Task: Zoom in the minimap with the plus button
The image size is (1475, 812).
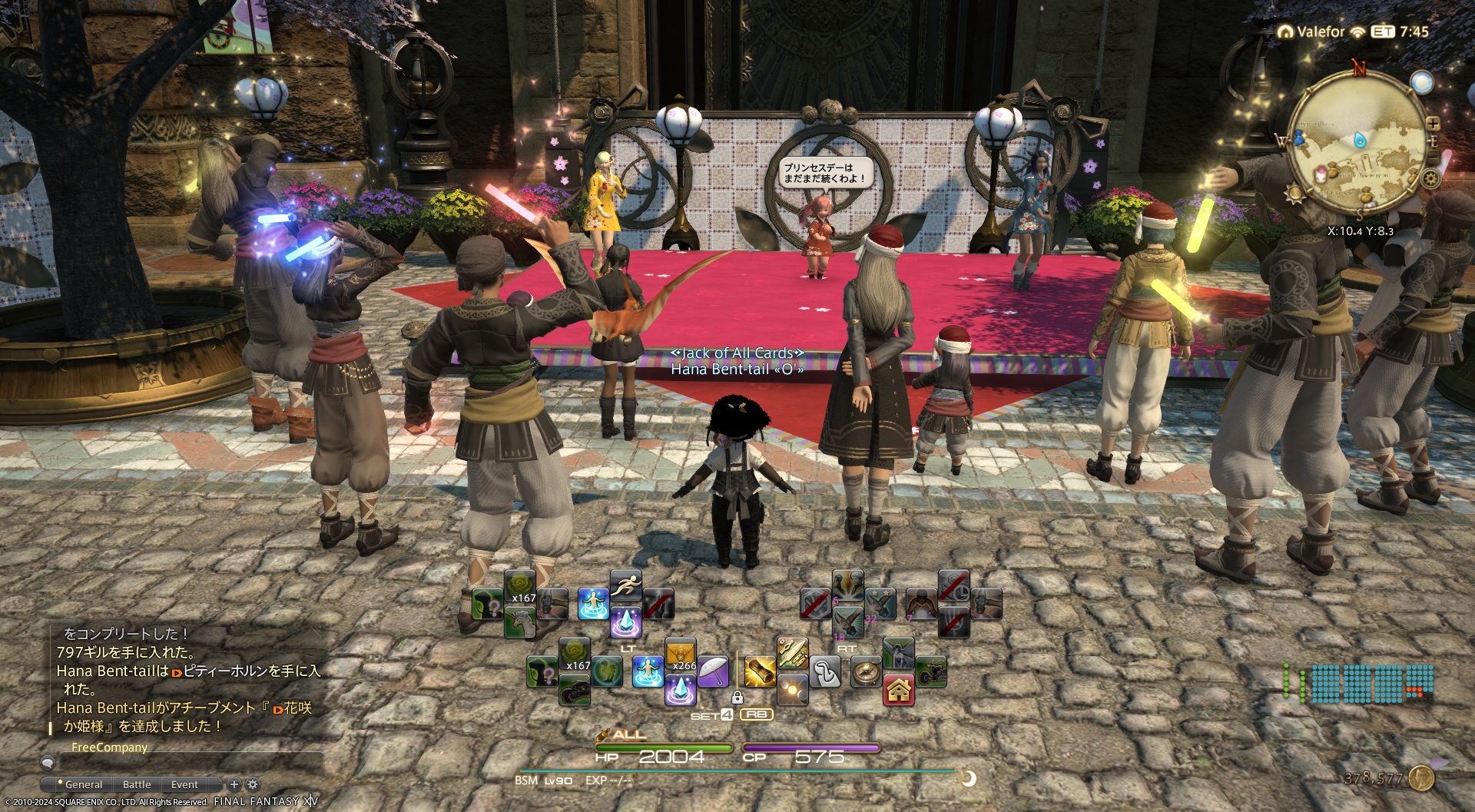Action: (1433, 123)
